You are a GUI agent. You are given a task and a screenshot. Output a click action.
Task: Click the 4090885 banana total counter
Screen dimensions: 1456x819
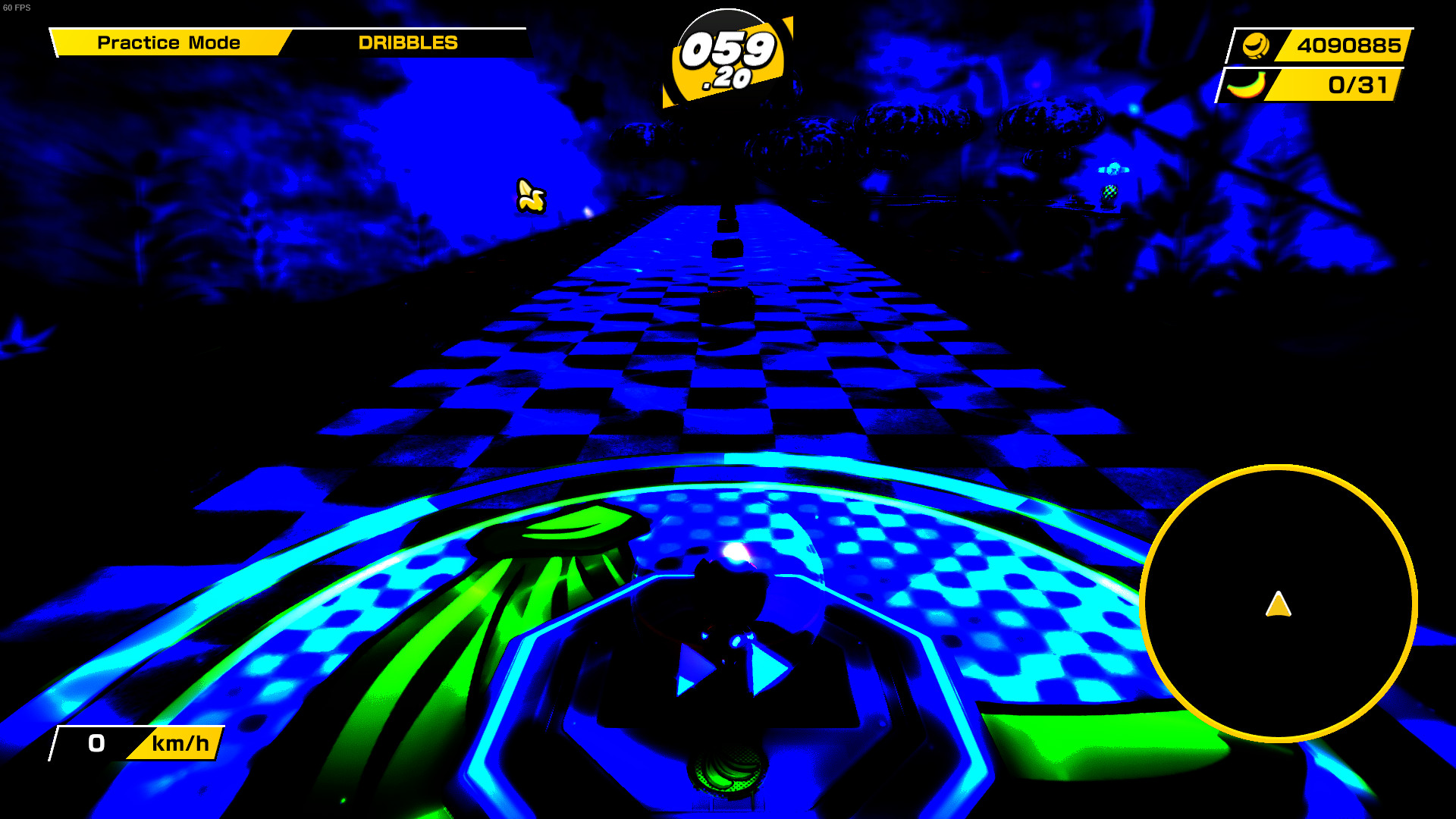[x=1348, y=45]
